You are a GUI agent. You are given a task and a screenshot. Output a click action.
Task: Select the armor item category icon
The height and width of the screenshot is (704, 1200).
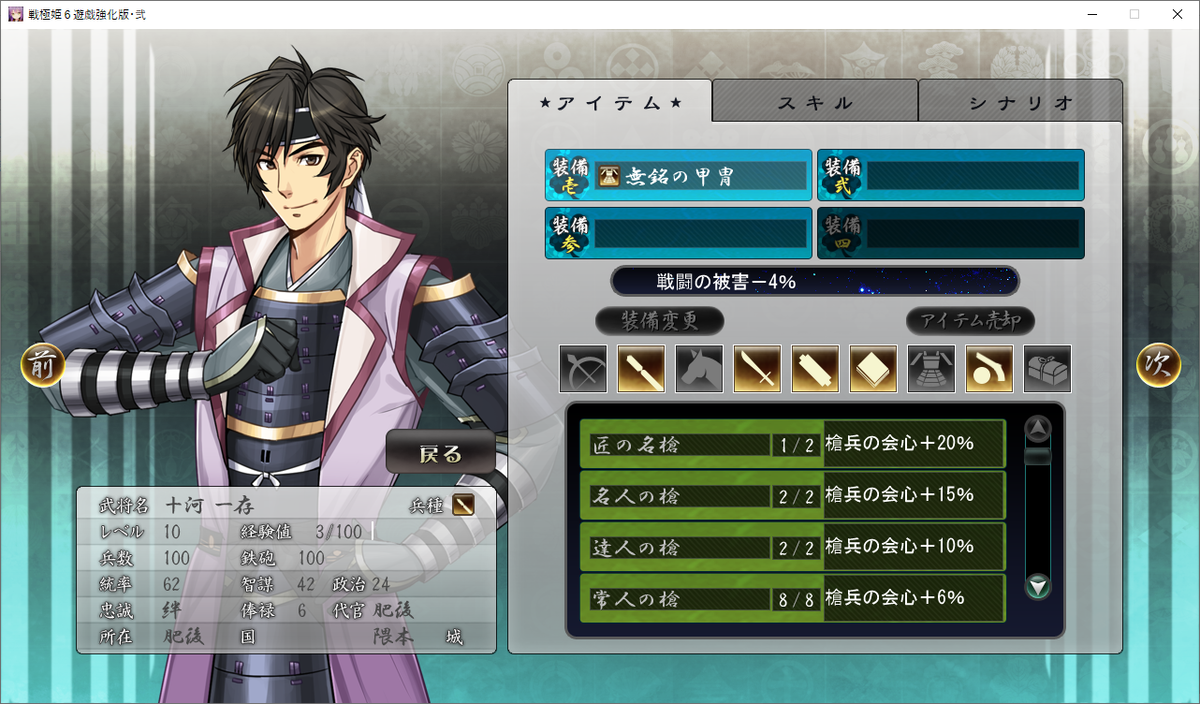tap(931, 369)
